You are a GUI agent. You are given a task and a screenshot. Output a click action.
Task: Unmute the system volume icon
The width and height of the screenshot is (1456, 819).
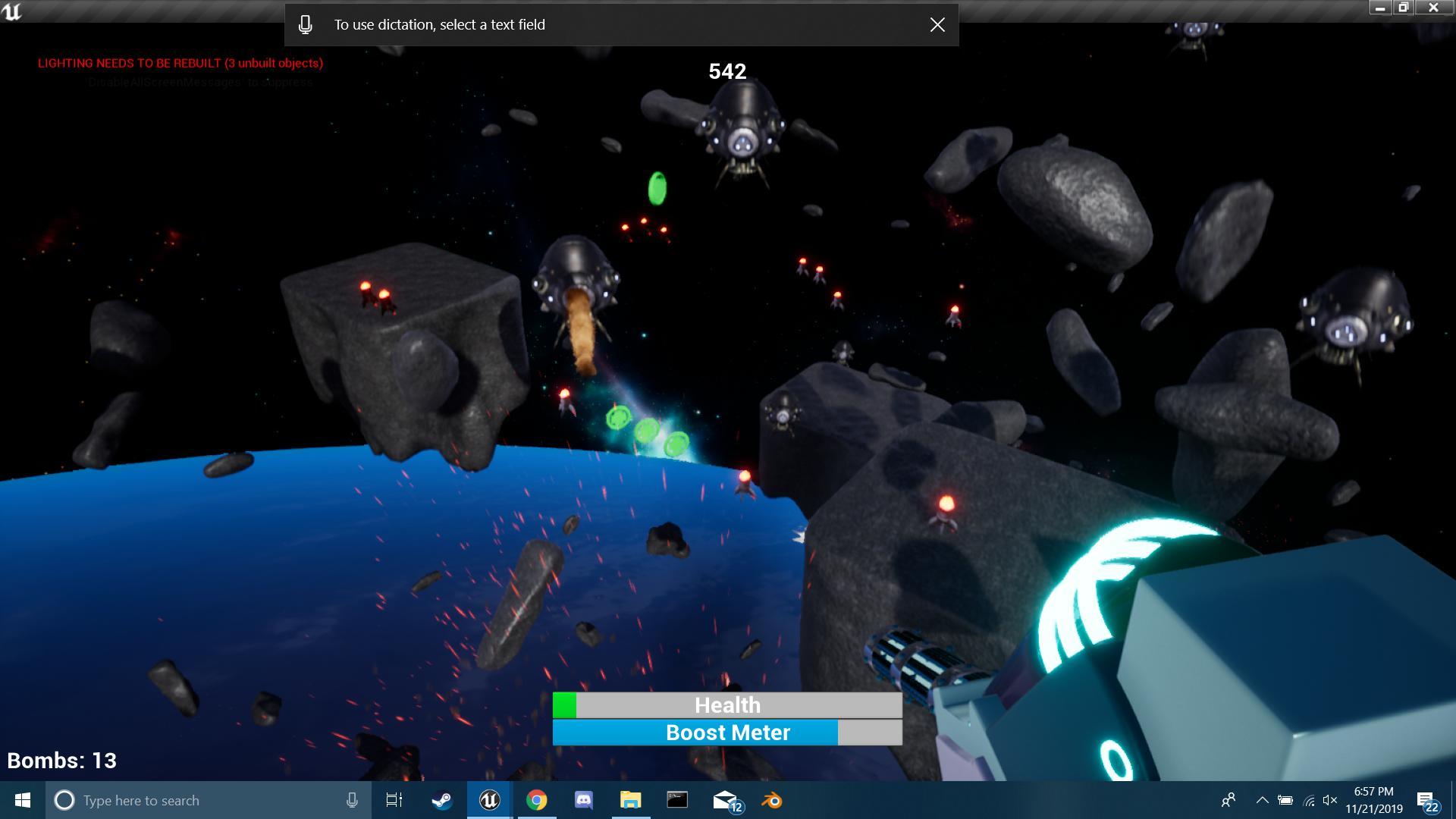coord(1329,800)
